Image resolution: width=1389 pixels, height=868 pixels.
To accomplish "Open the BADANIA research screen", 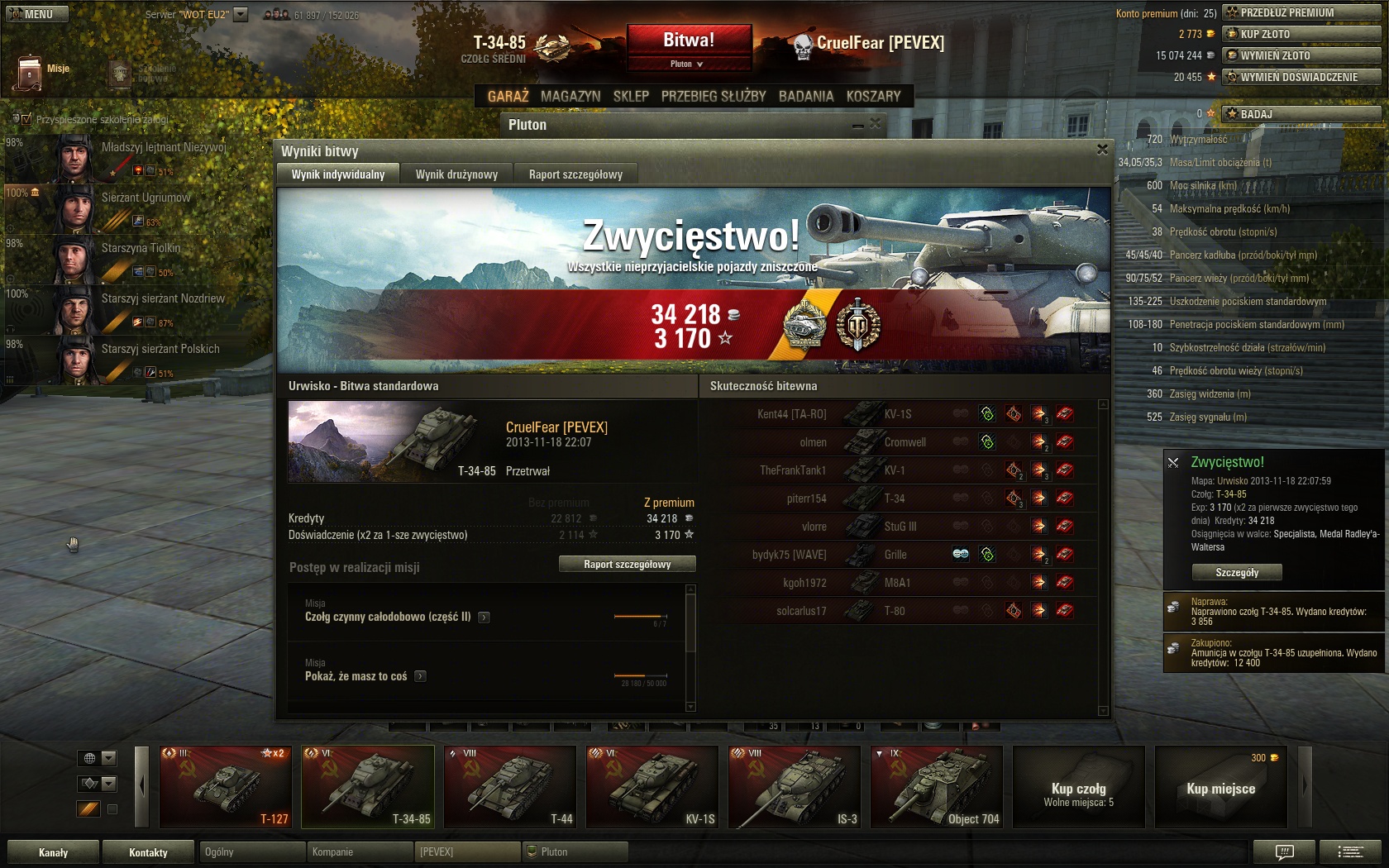I will [806, 97].
